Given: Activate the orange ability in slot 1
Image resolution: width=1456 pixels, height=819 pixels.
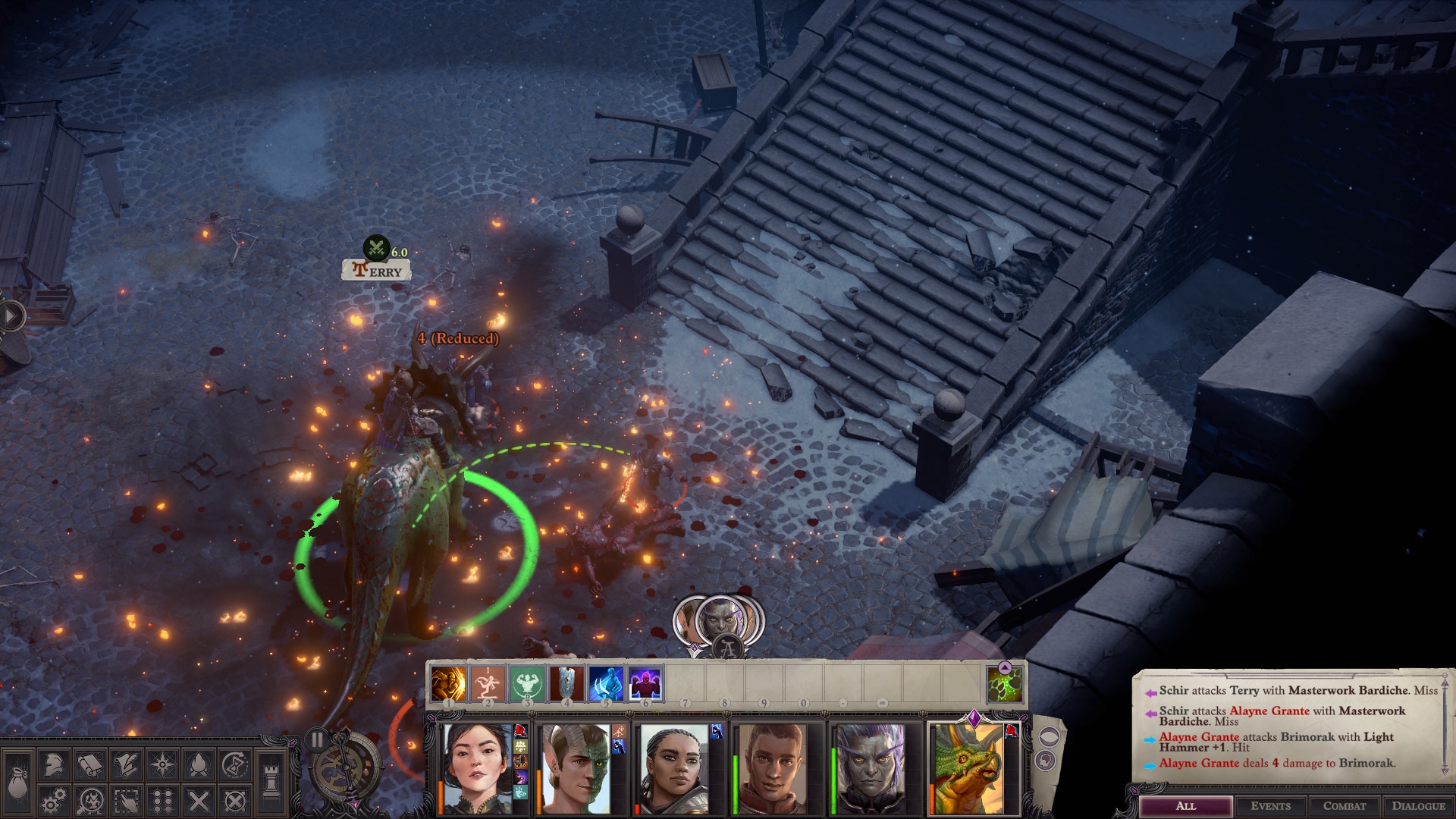Looking at the screenshot, I should [x=448, y=683].
